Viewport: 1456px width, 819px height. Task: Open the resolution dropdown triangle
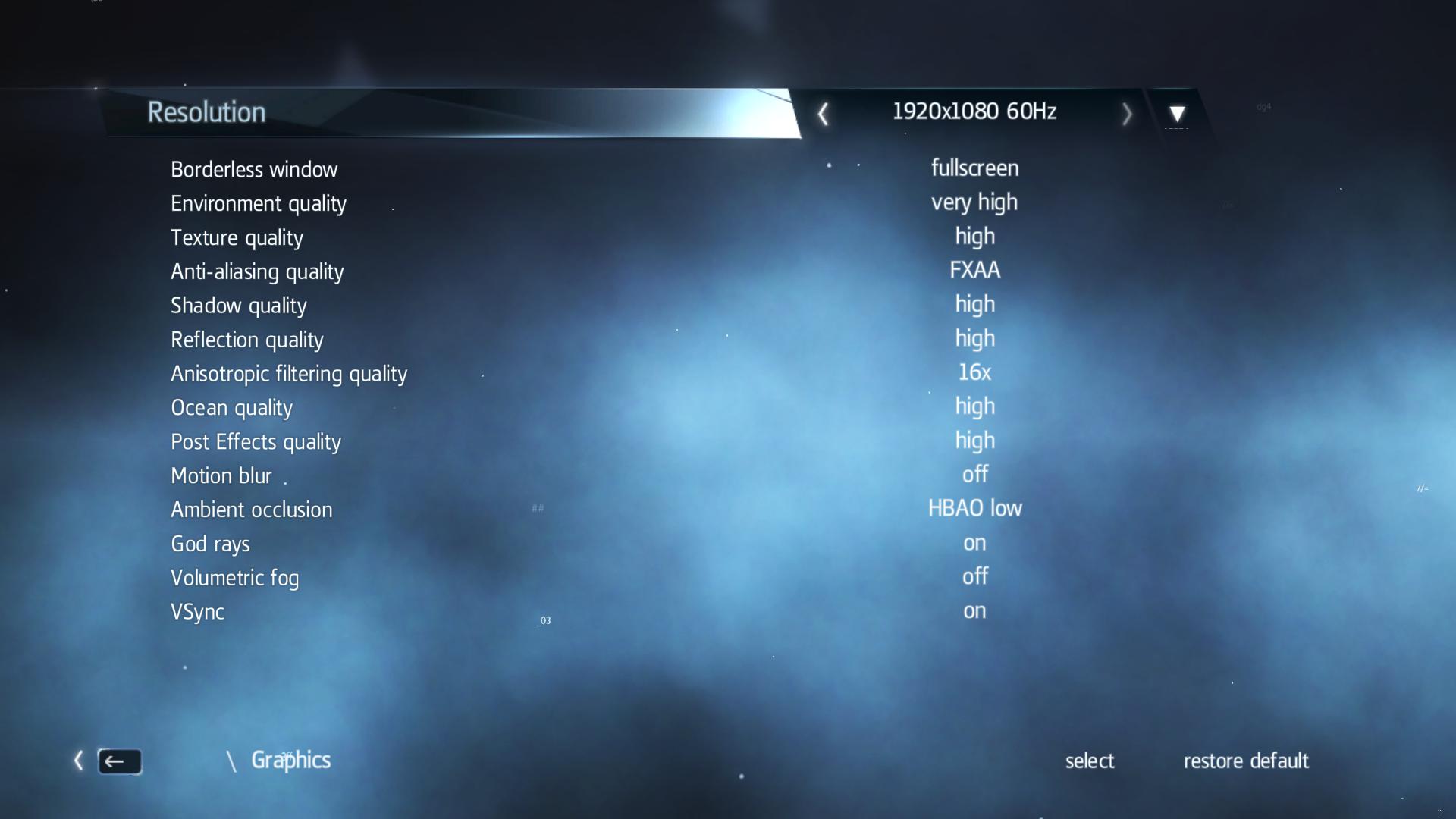1177,114
